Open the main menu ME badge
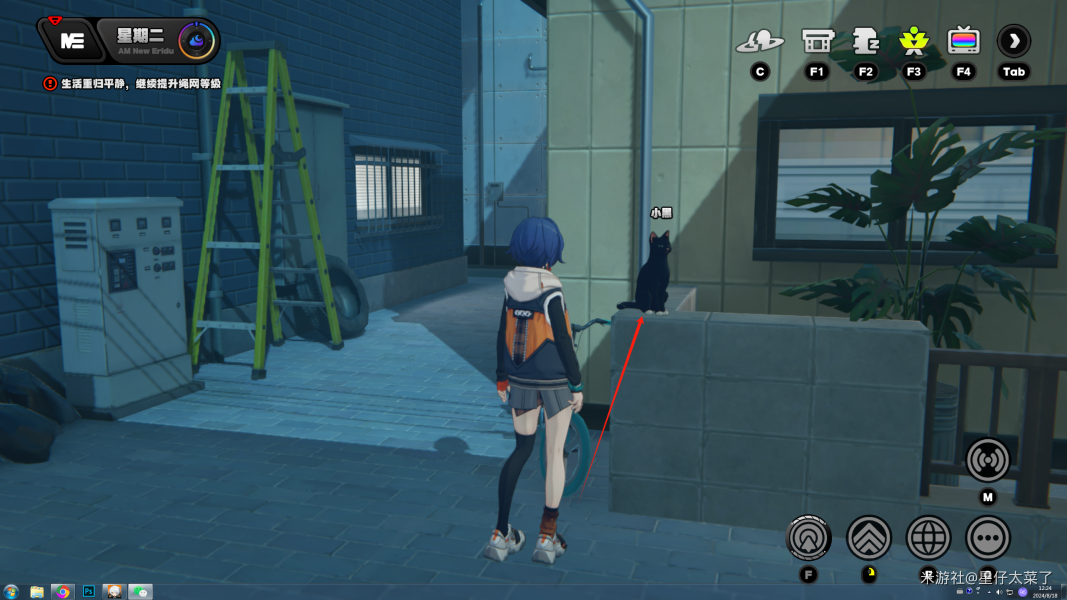1067x600 pixels. [71, 41]
